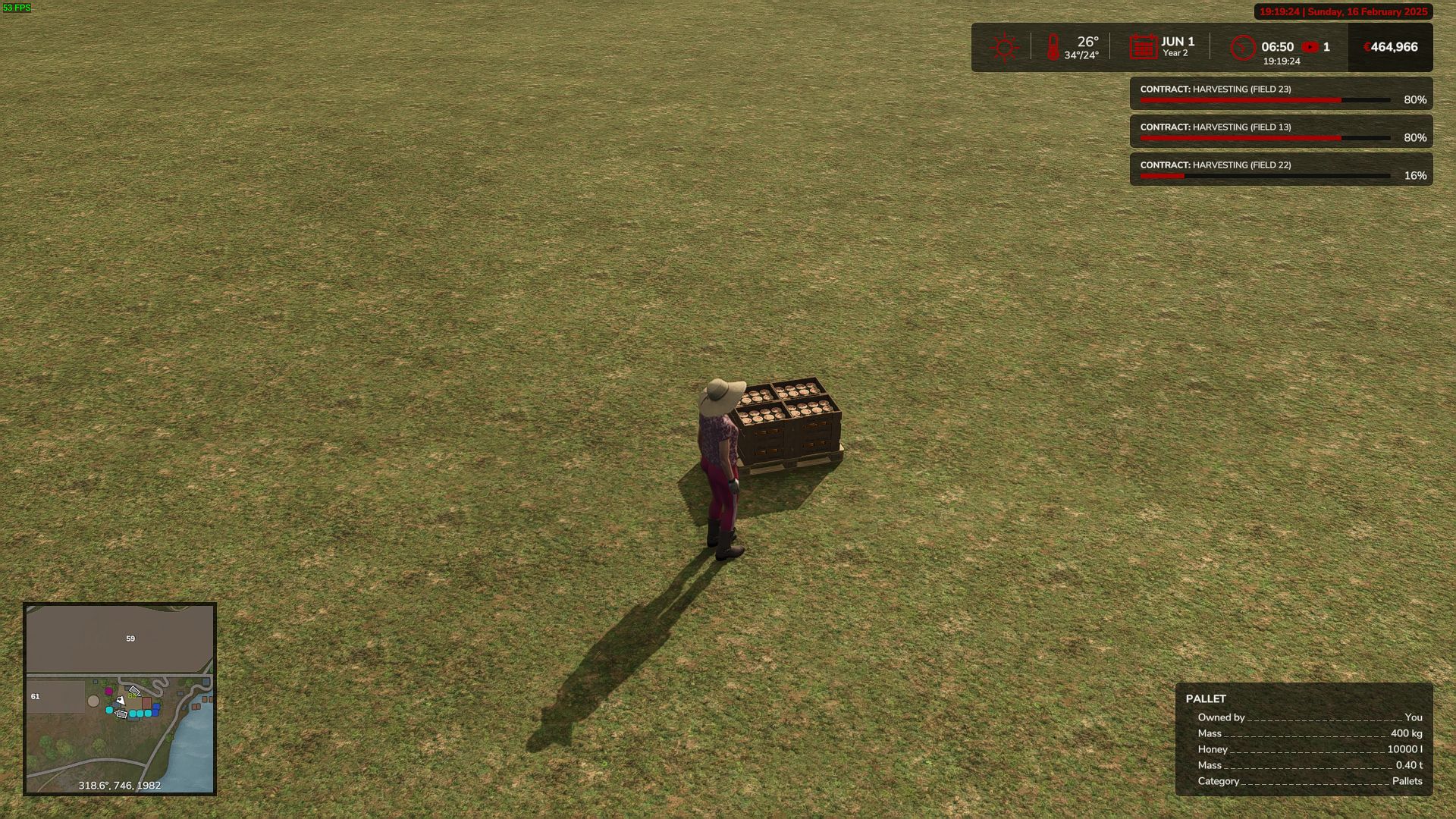The height and width of the screenshot is (819, 1456).
Task: Click the calendar date icon
Action: pyautogui.click(x=1143, y=47)
